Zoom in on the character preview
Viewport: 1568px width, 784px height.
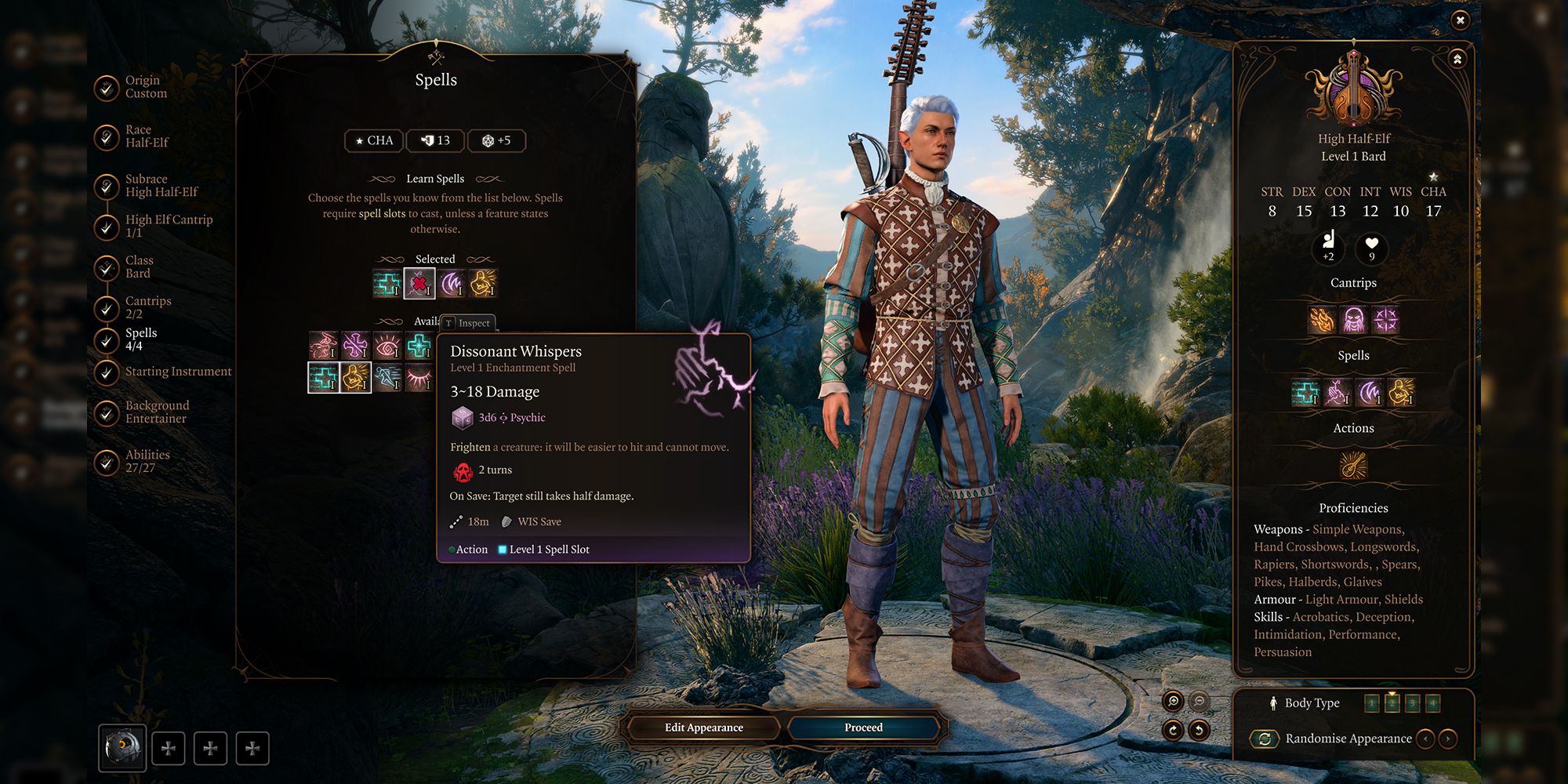(x=1173, y=701)
